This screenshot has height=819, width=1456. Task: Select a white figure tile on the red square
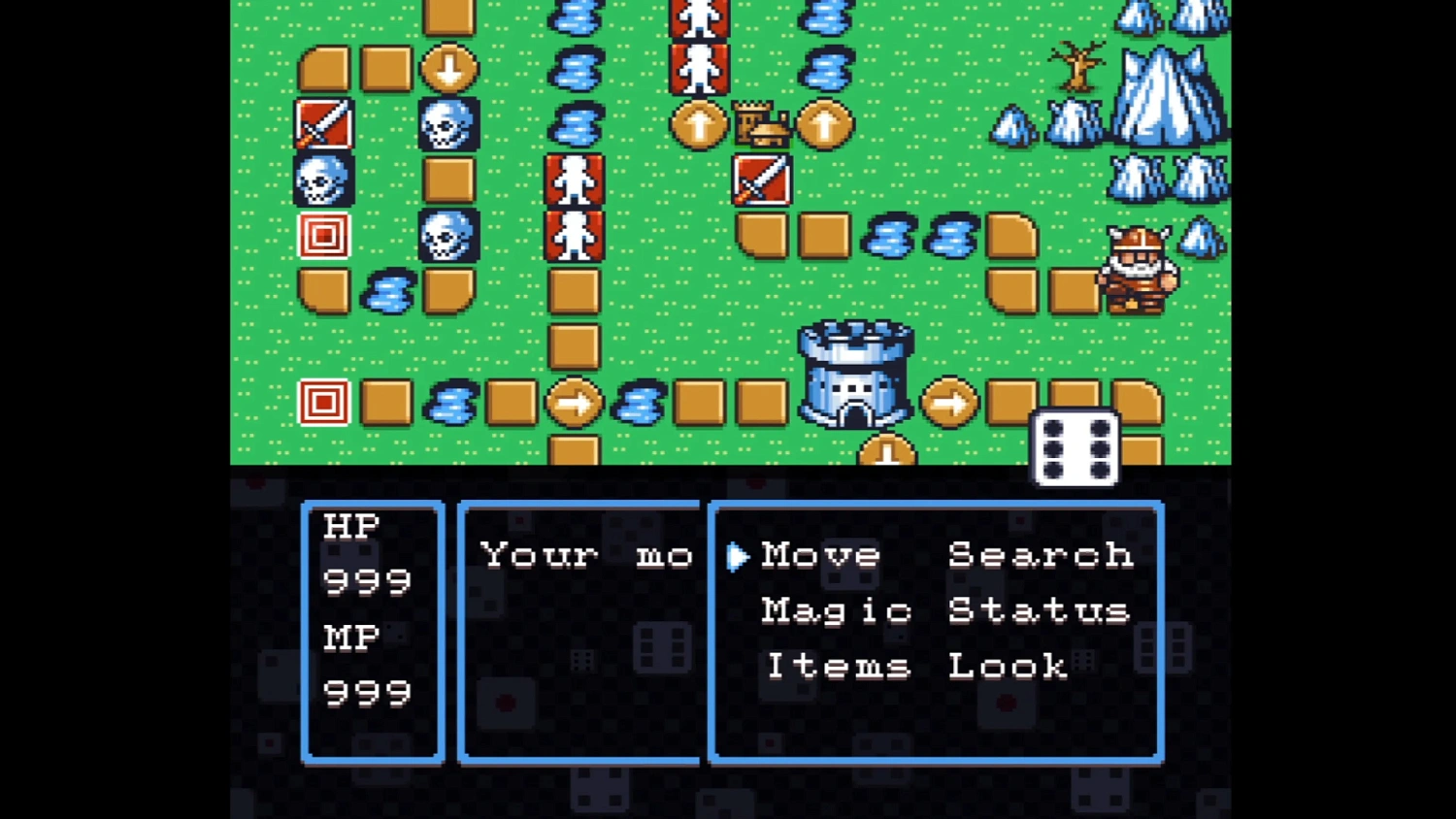[575, 180]
